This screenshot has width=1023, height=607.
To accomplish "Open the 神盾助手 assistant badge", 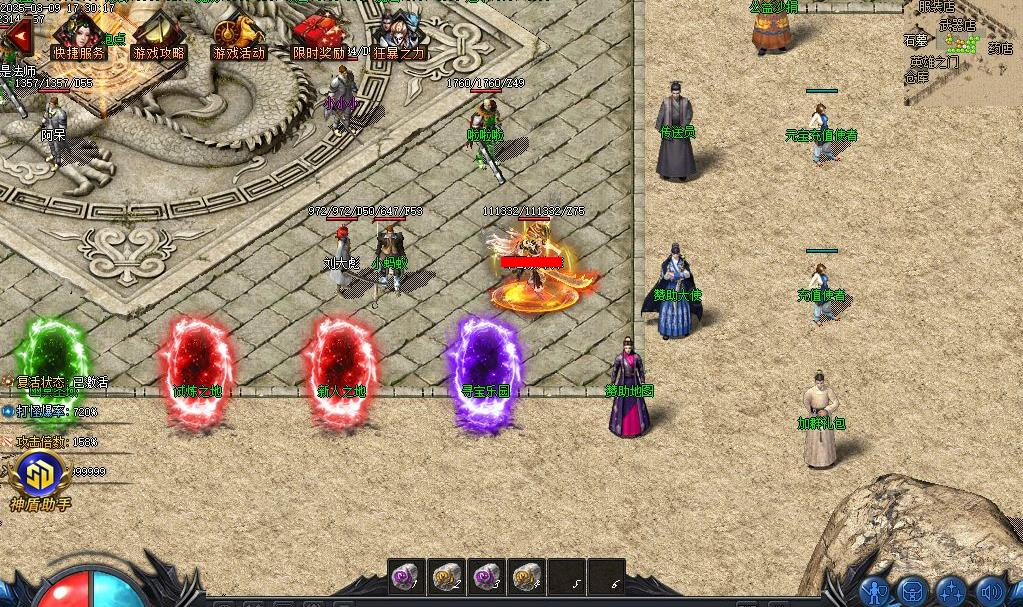I will (40, 477).
